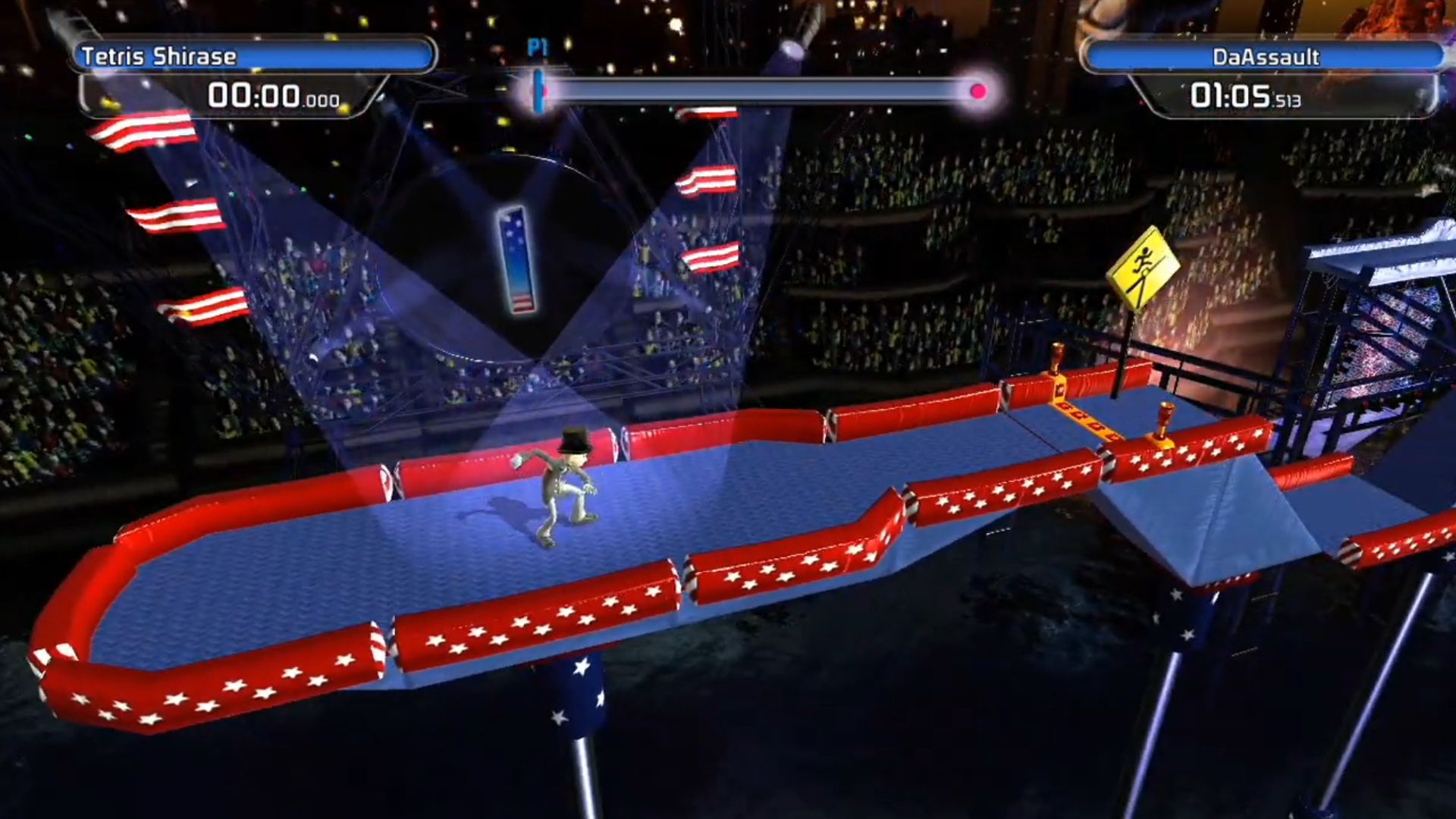Image resolution: width=1456 pixels, height=819 pixels.
Task: Click the Tetris Shirase player name banner
Action: [254, 56]
